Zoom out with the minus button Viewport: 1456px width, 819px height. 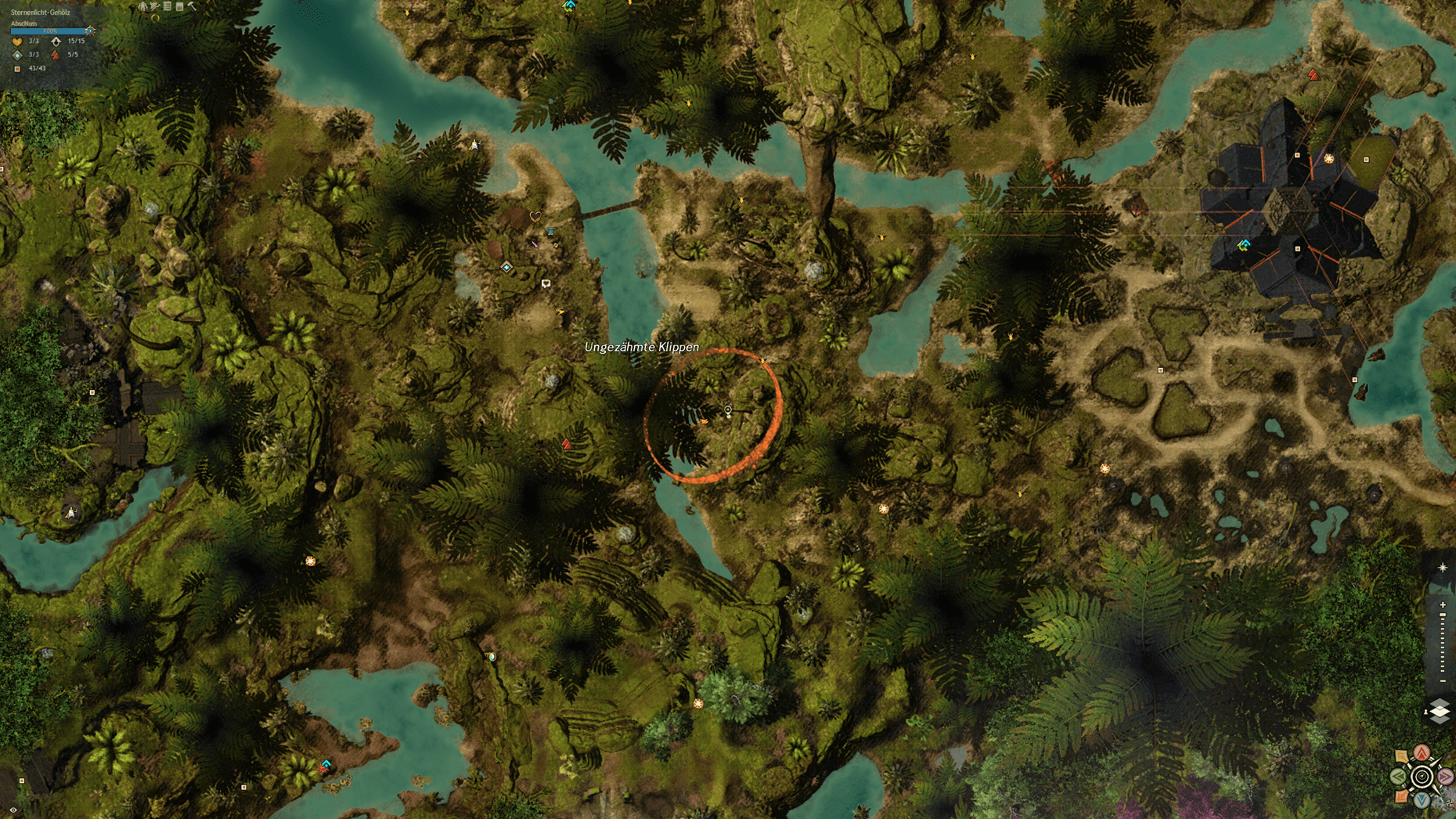tap(1443, 681)
